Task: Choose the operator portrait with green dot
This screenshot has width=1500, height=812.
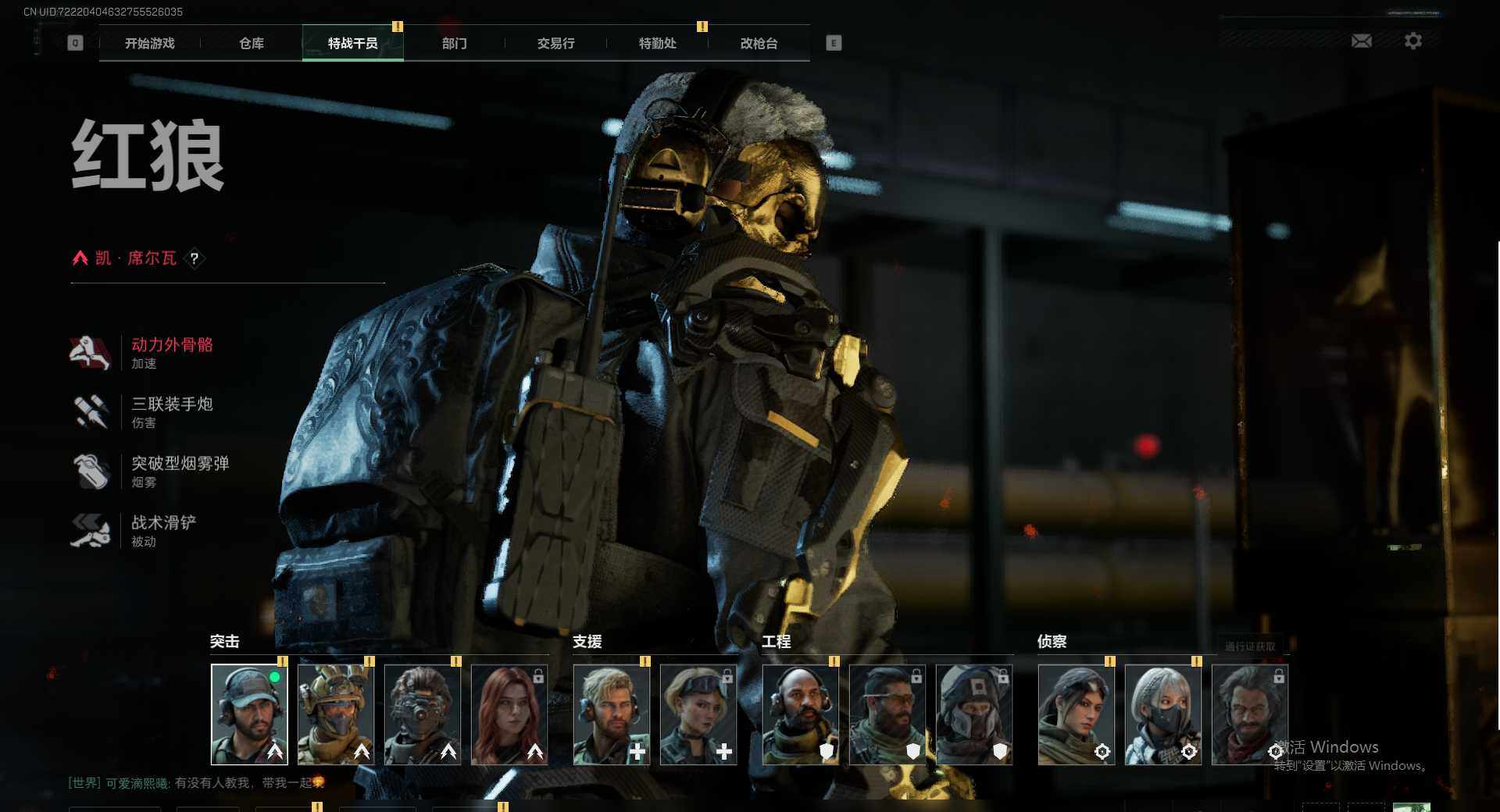Action: pos(249,714)
